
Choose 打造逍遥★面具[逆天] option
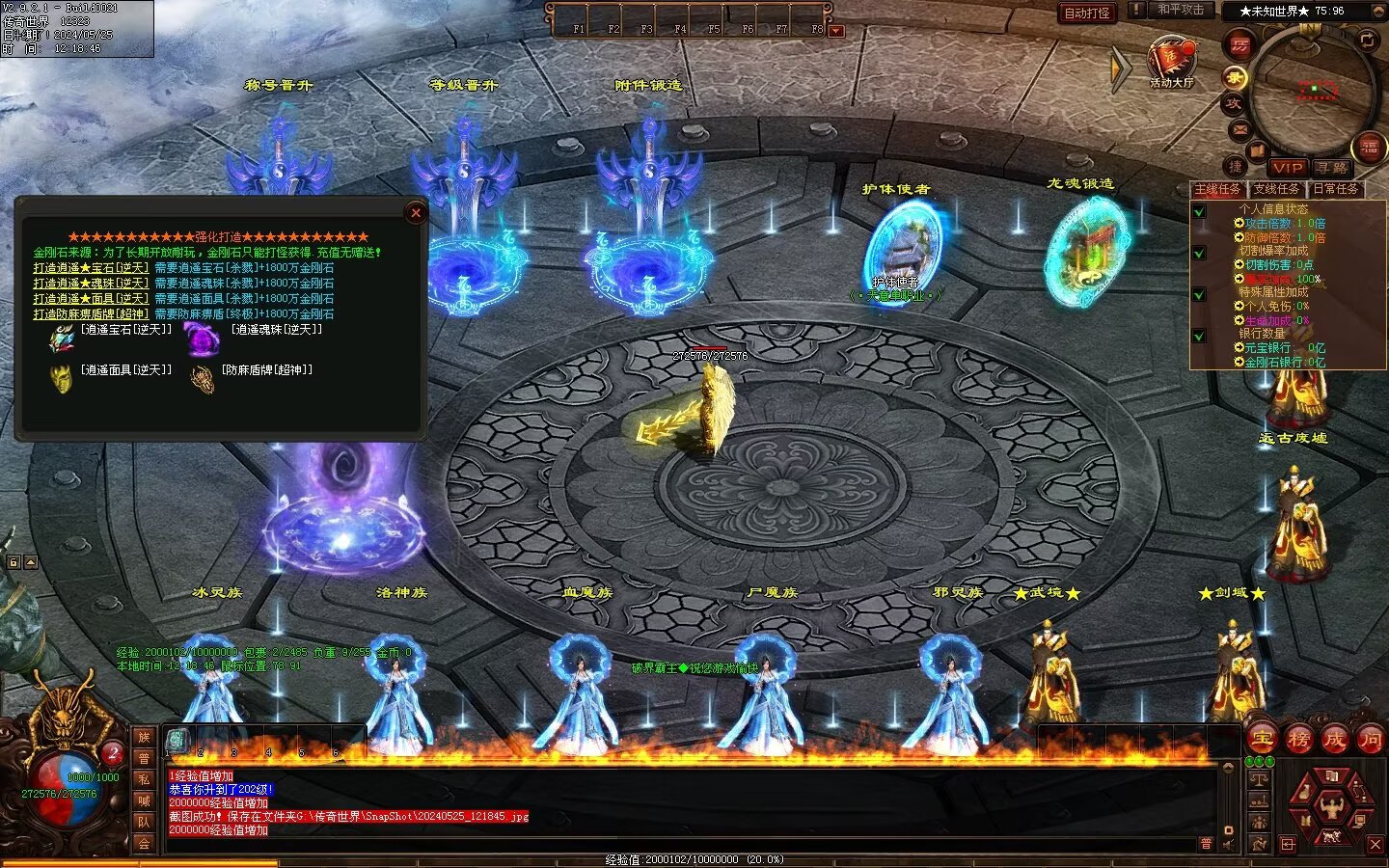tap(91, 299)
